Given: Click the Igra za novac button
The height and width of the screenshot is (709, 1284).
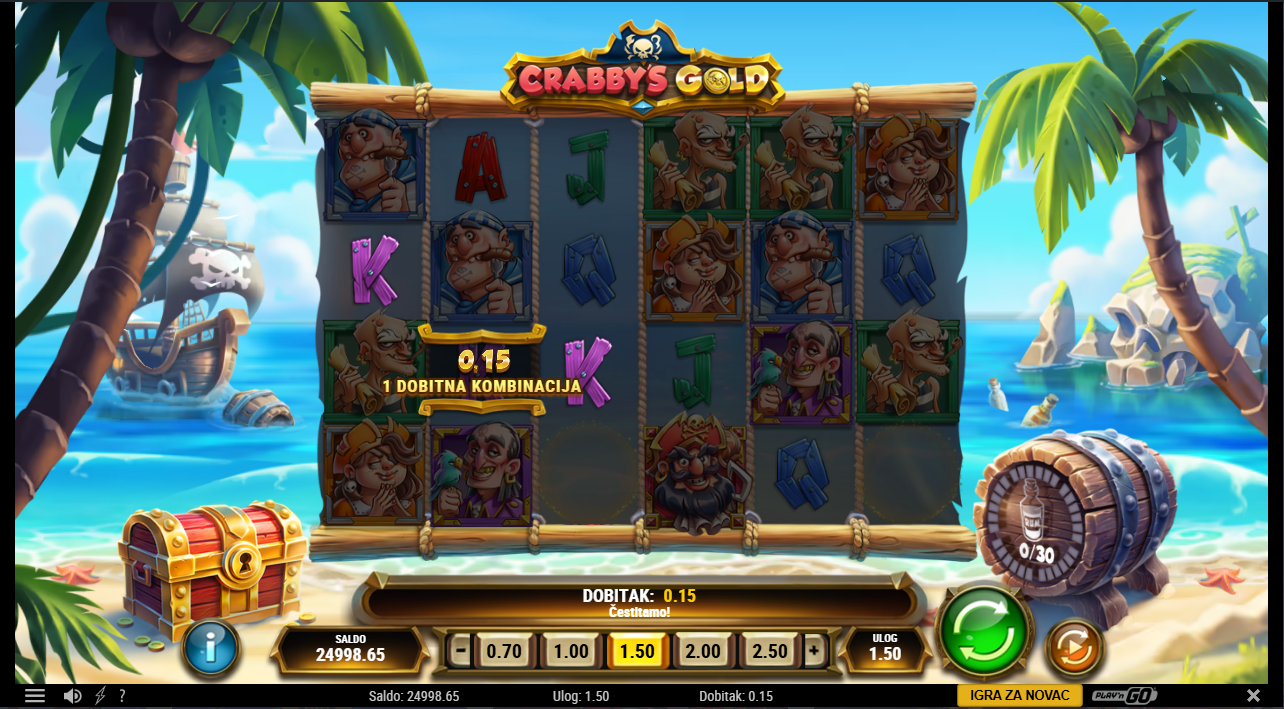Looking at the screenshot, I should tap(1019, 696).
